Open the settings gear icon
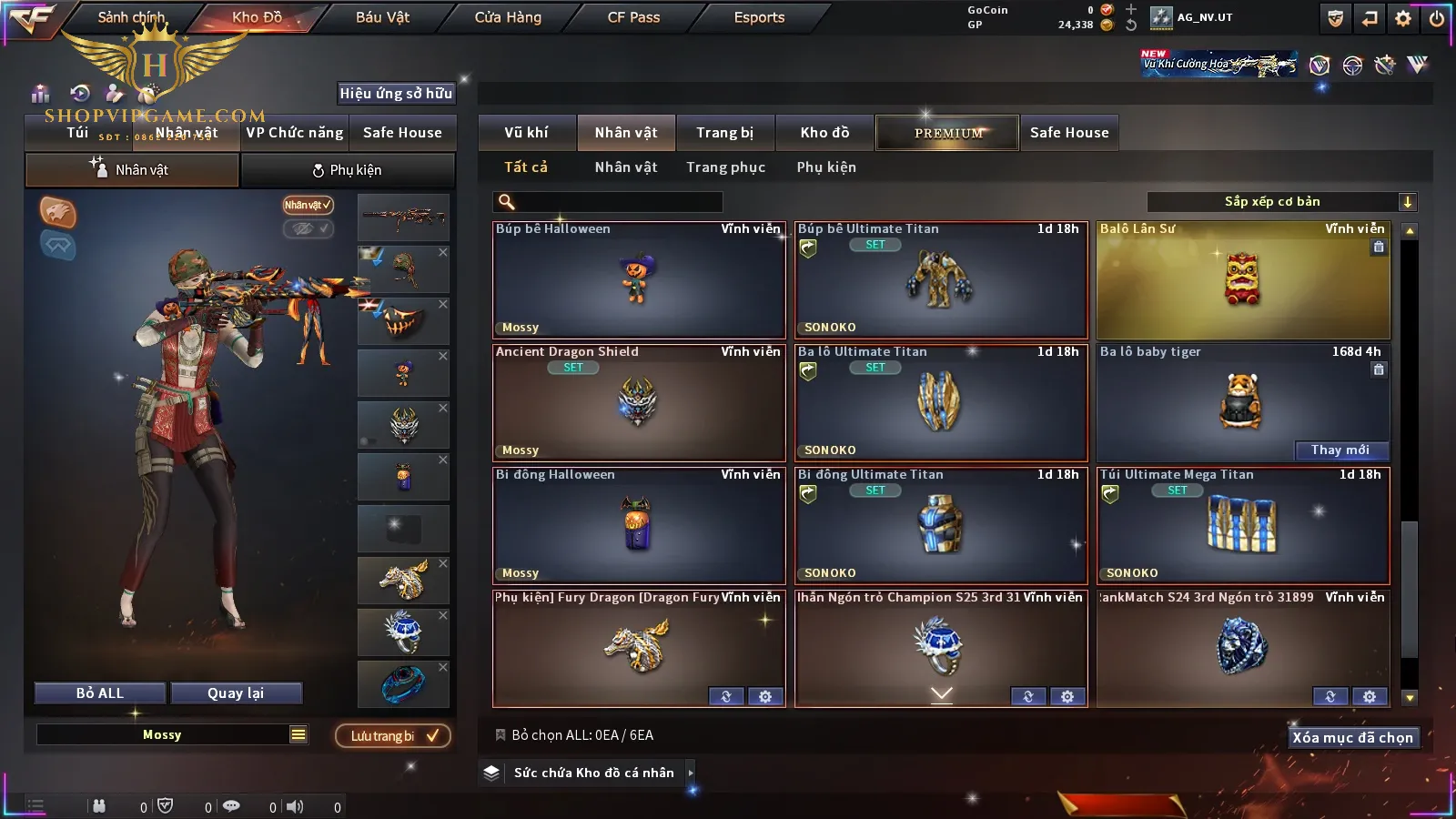The width and height of the screenshot is (1456, 819). point(1403,18)
